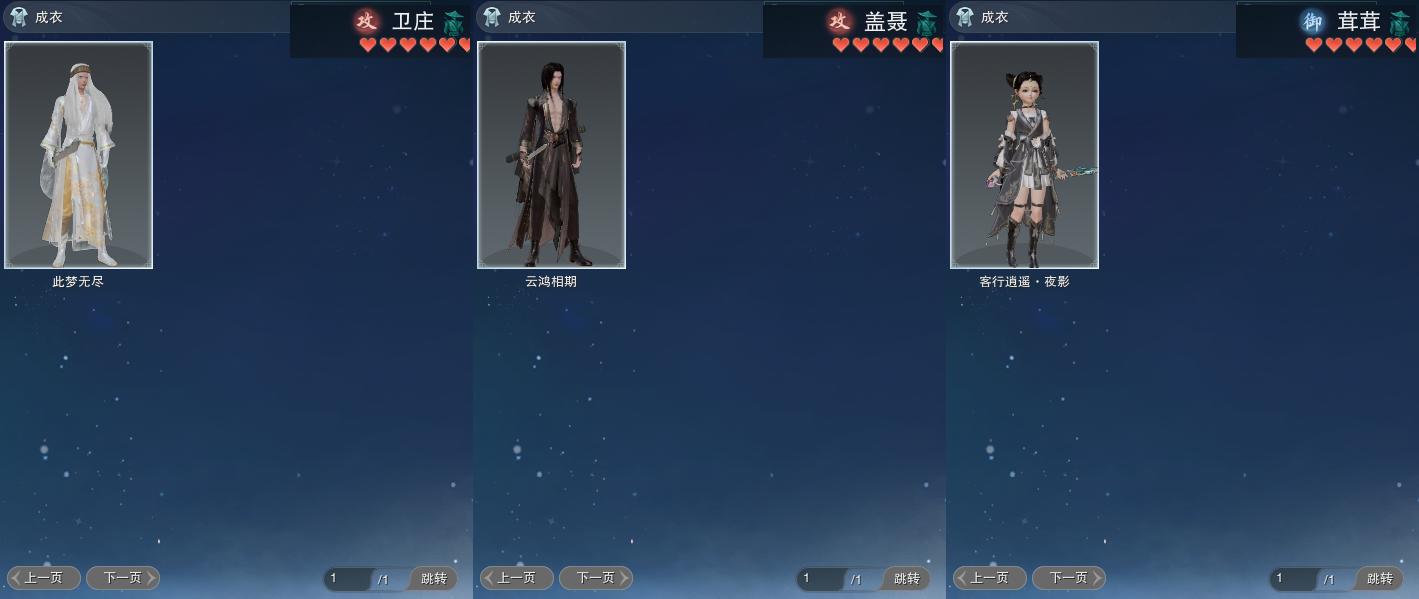Click 跳转 in the 卫庄 outfit panel
This screenshot has width=1419, height=599.
tap(434, 579)
